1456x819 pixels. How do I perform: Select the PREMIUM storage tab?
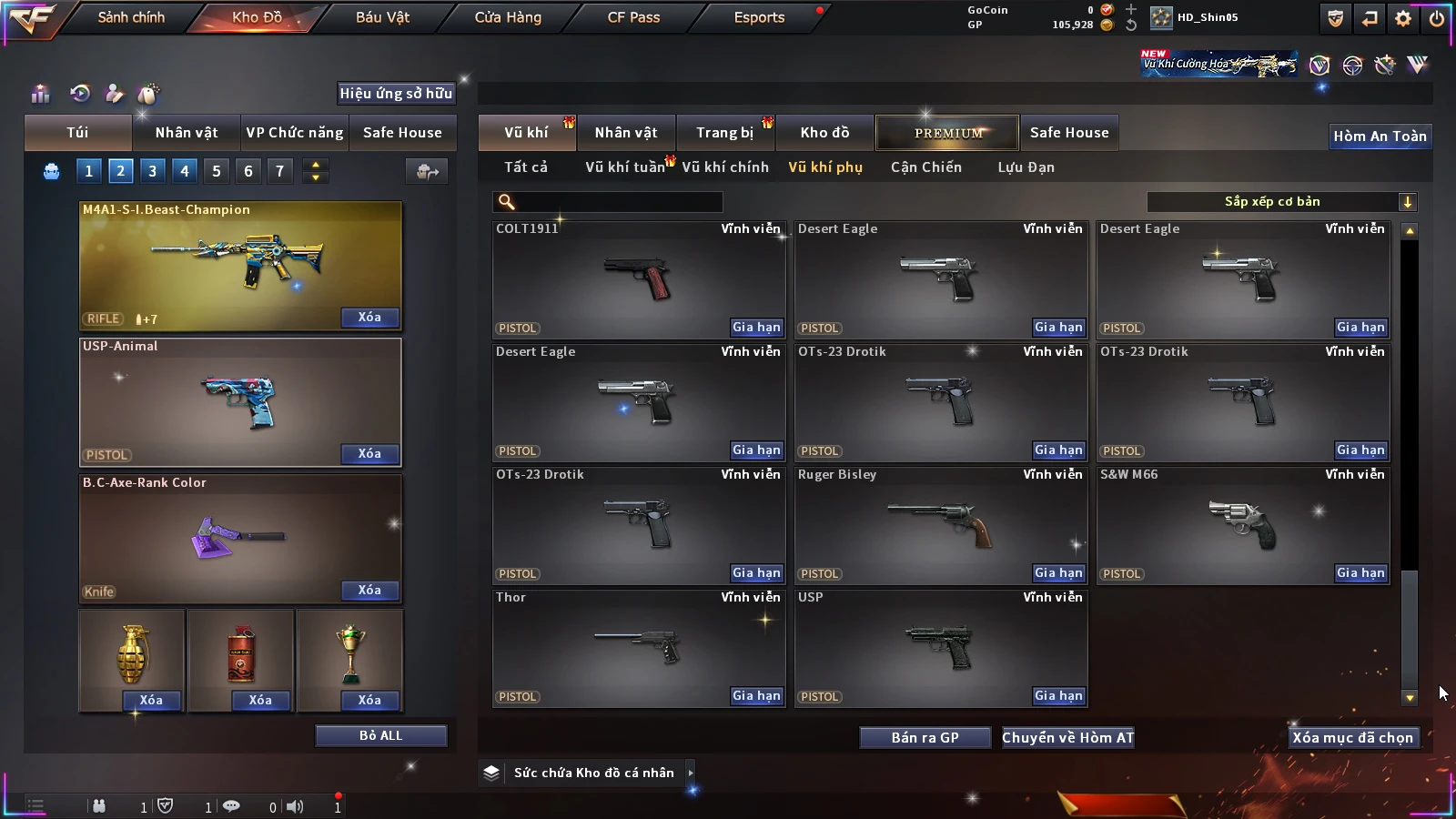click(947, 133)
